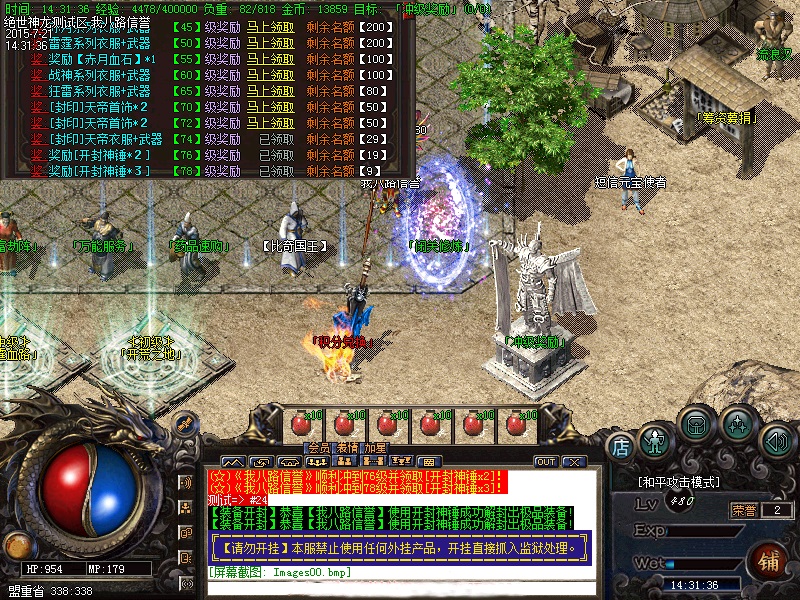Open the 加星 tab
This screenshot has width=800, height=600.
[x=375, y=448]
